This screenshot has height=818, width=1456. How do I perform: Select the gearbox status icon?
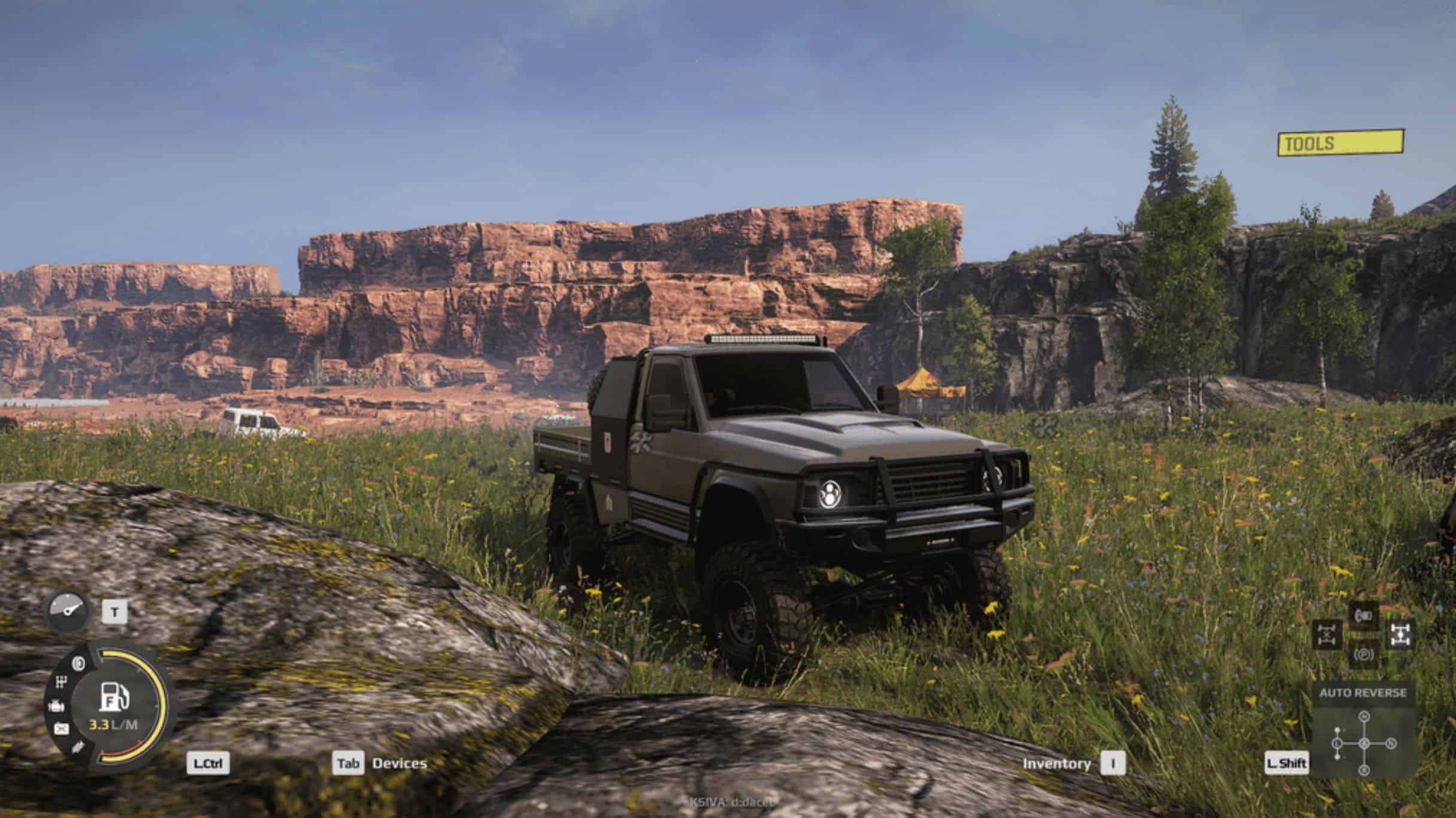click(x=61, y=682)
